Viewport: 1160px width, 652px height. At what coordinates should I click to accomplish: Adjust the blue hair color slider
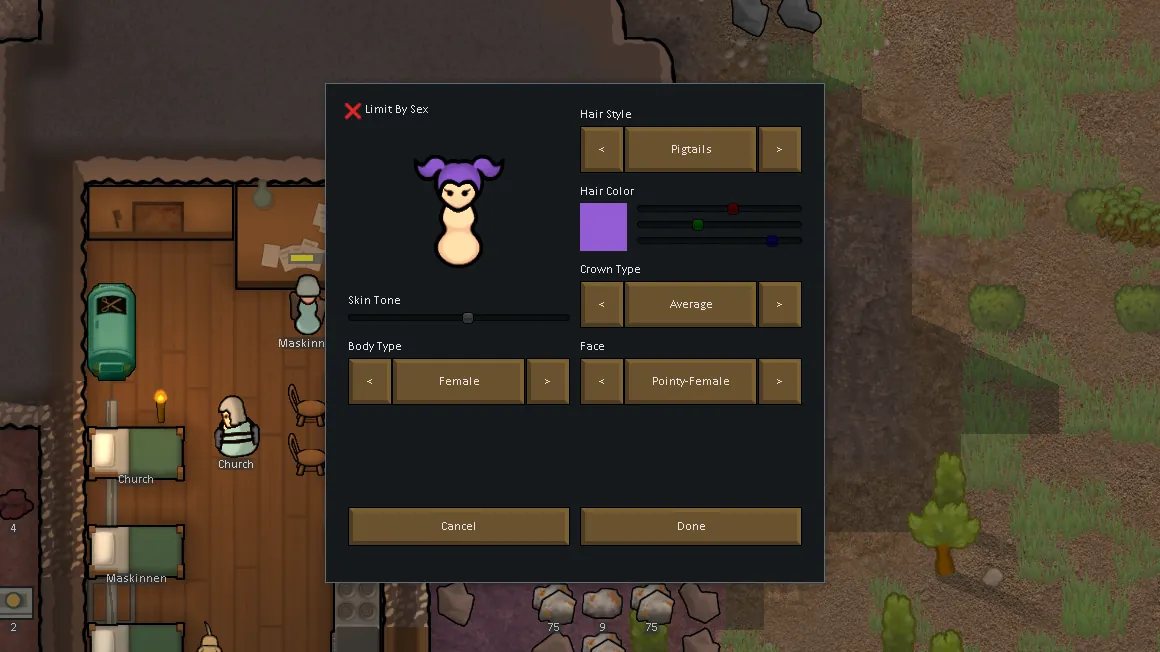coord(772,241)
